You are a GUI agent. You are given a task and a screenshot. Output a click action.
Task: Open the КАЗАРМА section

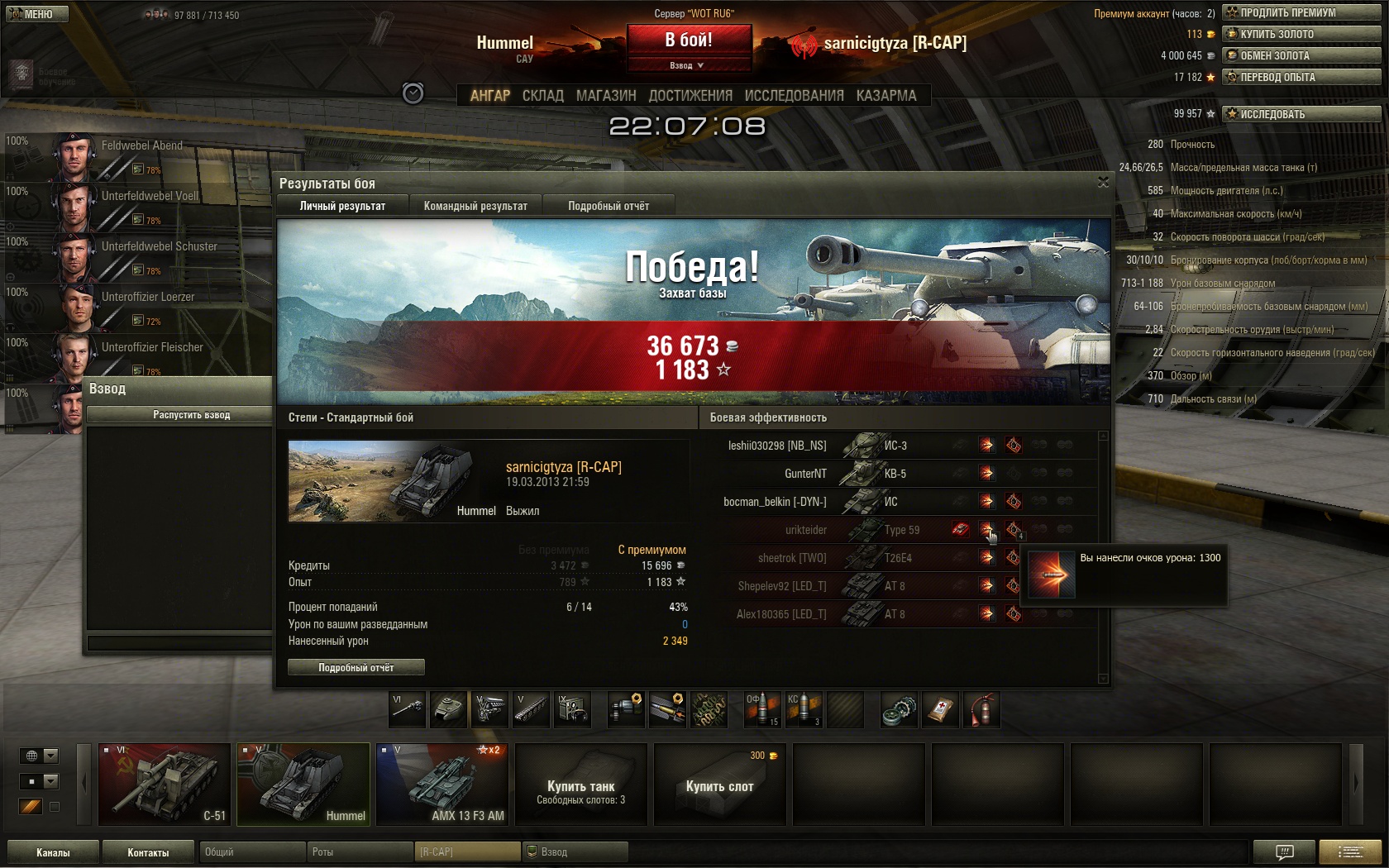point(886,96)
